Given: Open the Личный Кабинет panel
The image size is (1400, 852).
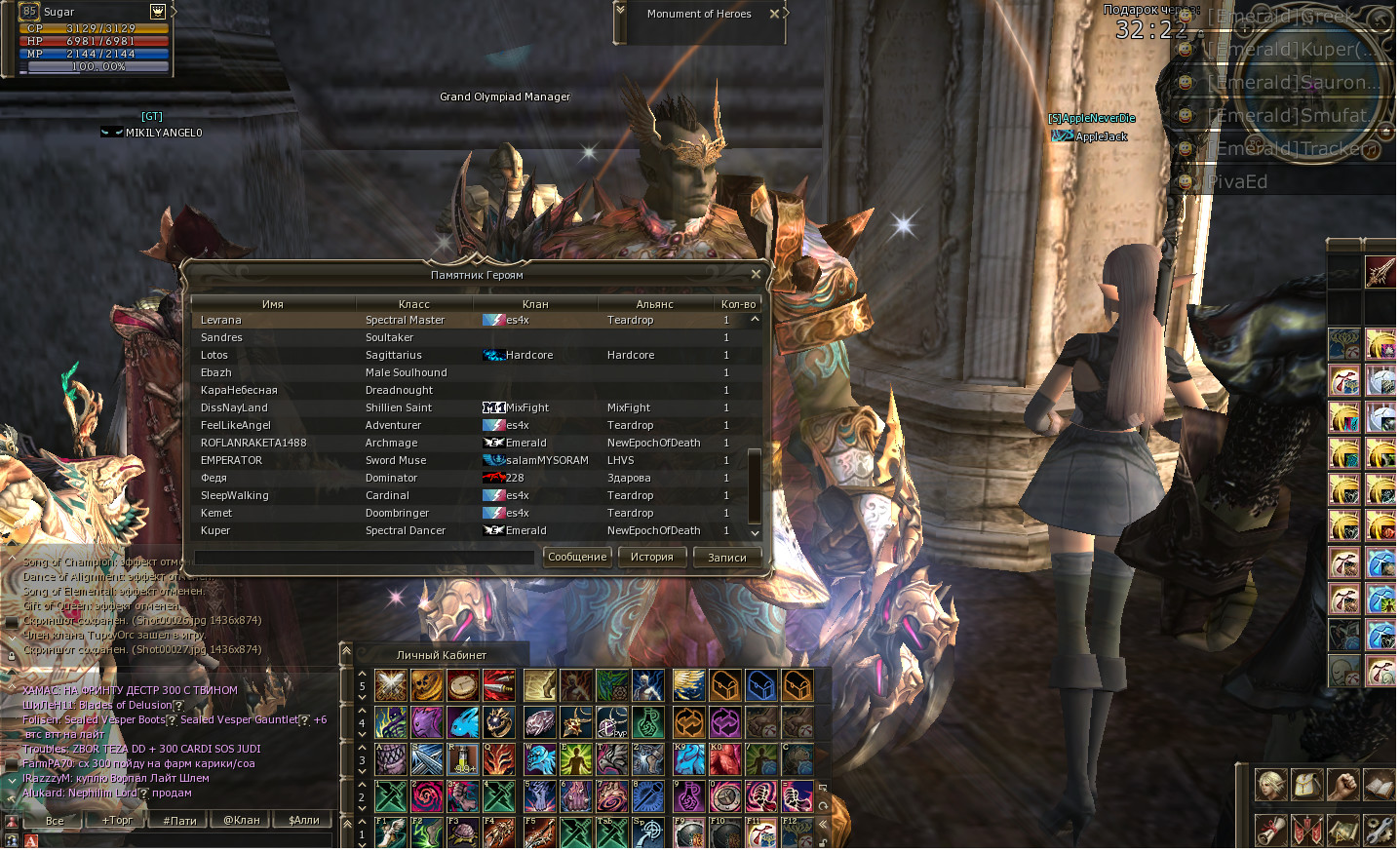Looking at the screenshot, I should coord(441,655).
